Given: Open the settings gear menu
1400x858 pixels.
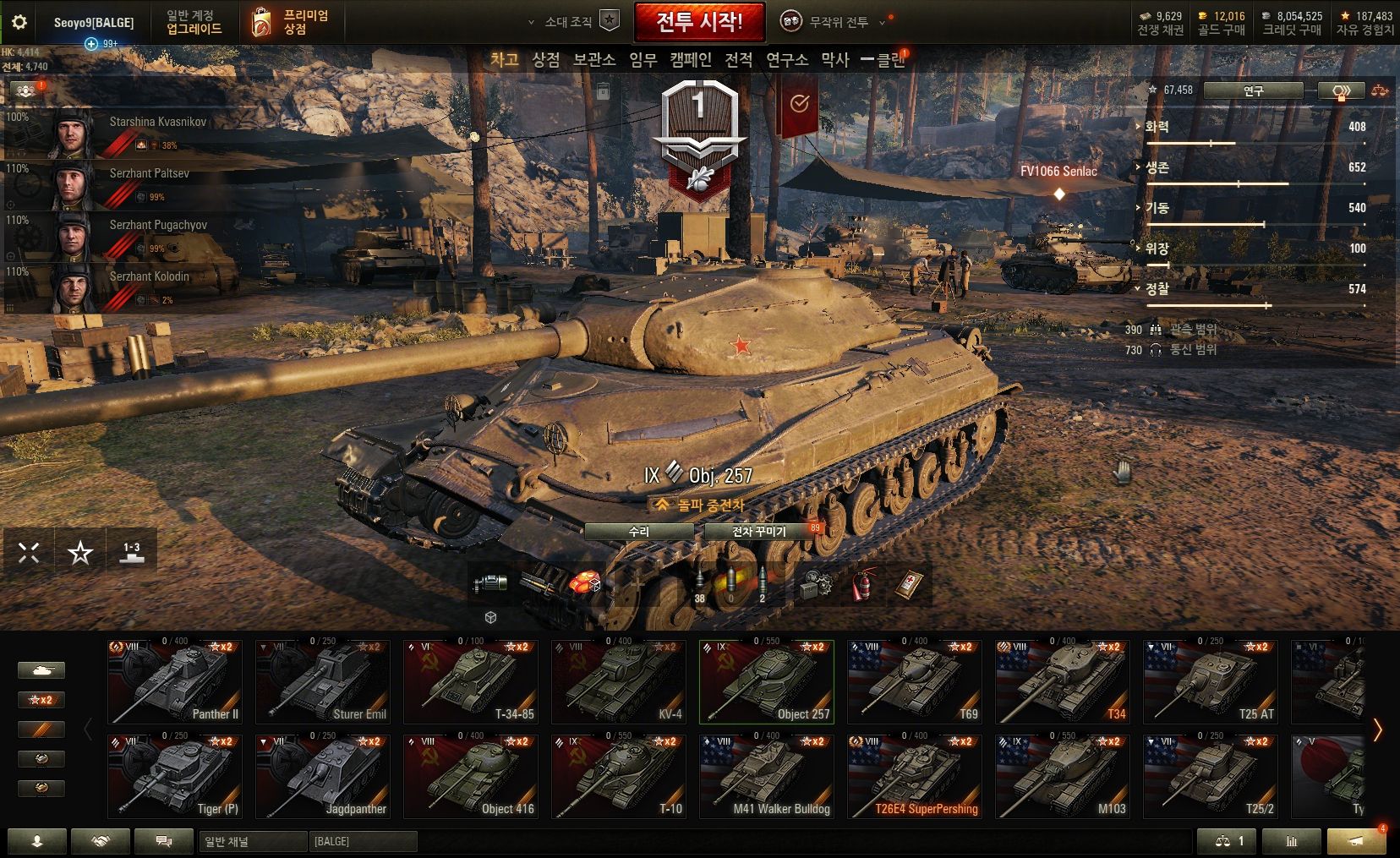Looking at the screenshot, I should pyautogui.click(x=19, y=22).
